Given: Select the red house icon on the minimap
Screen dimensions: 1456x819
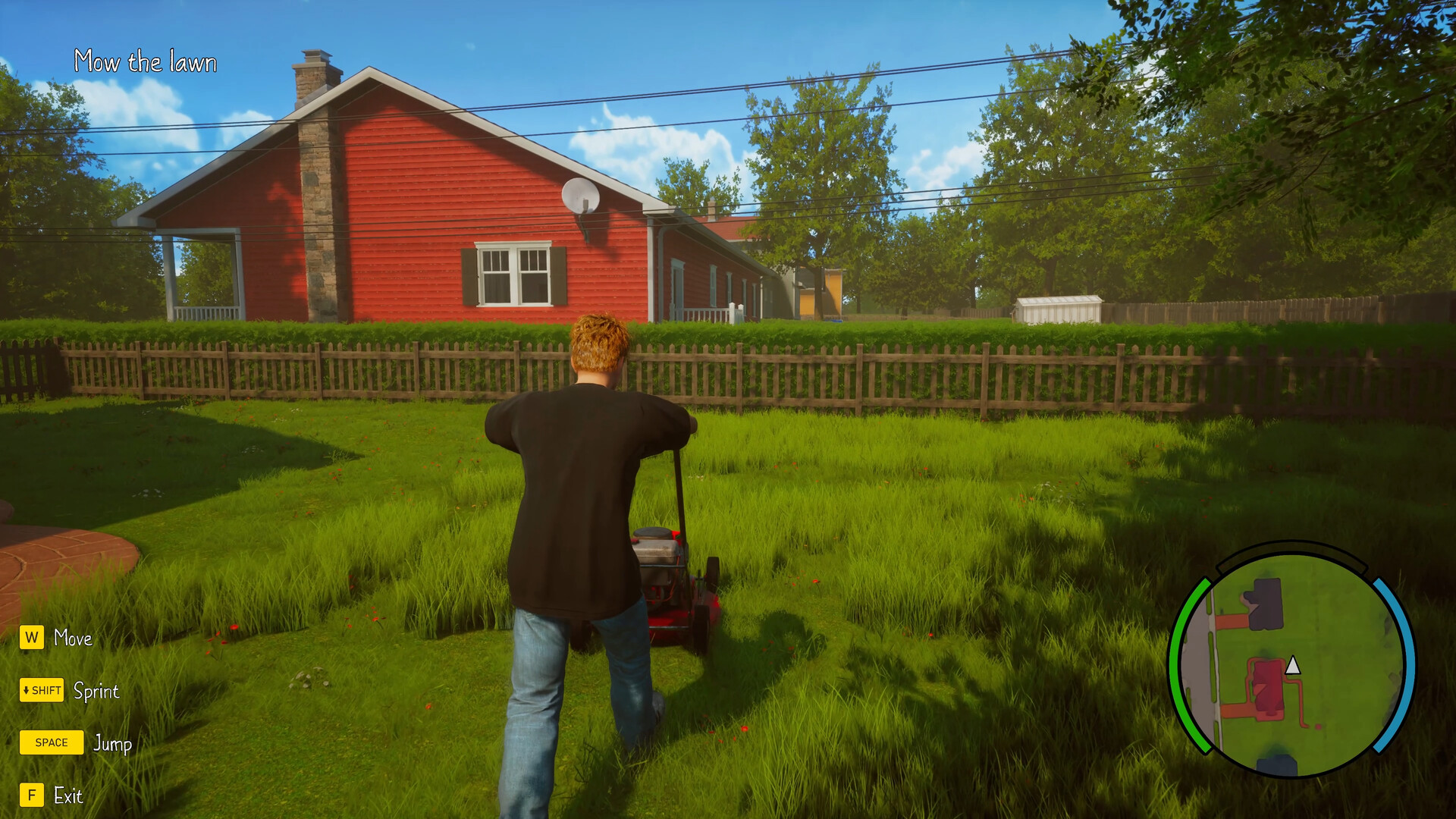Looking at the screenshot, I should [1268, 685].
